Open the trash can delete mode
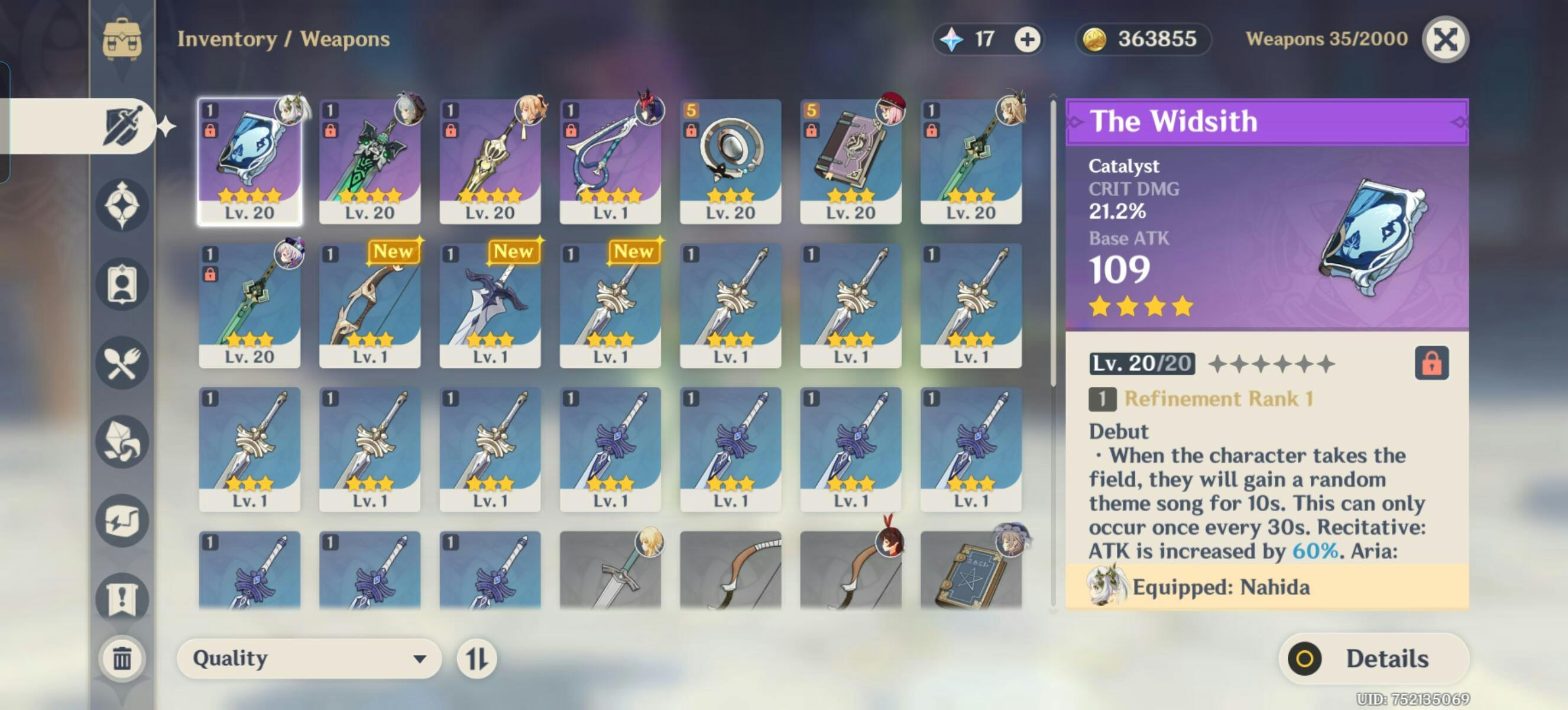 coord(122,659)
